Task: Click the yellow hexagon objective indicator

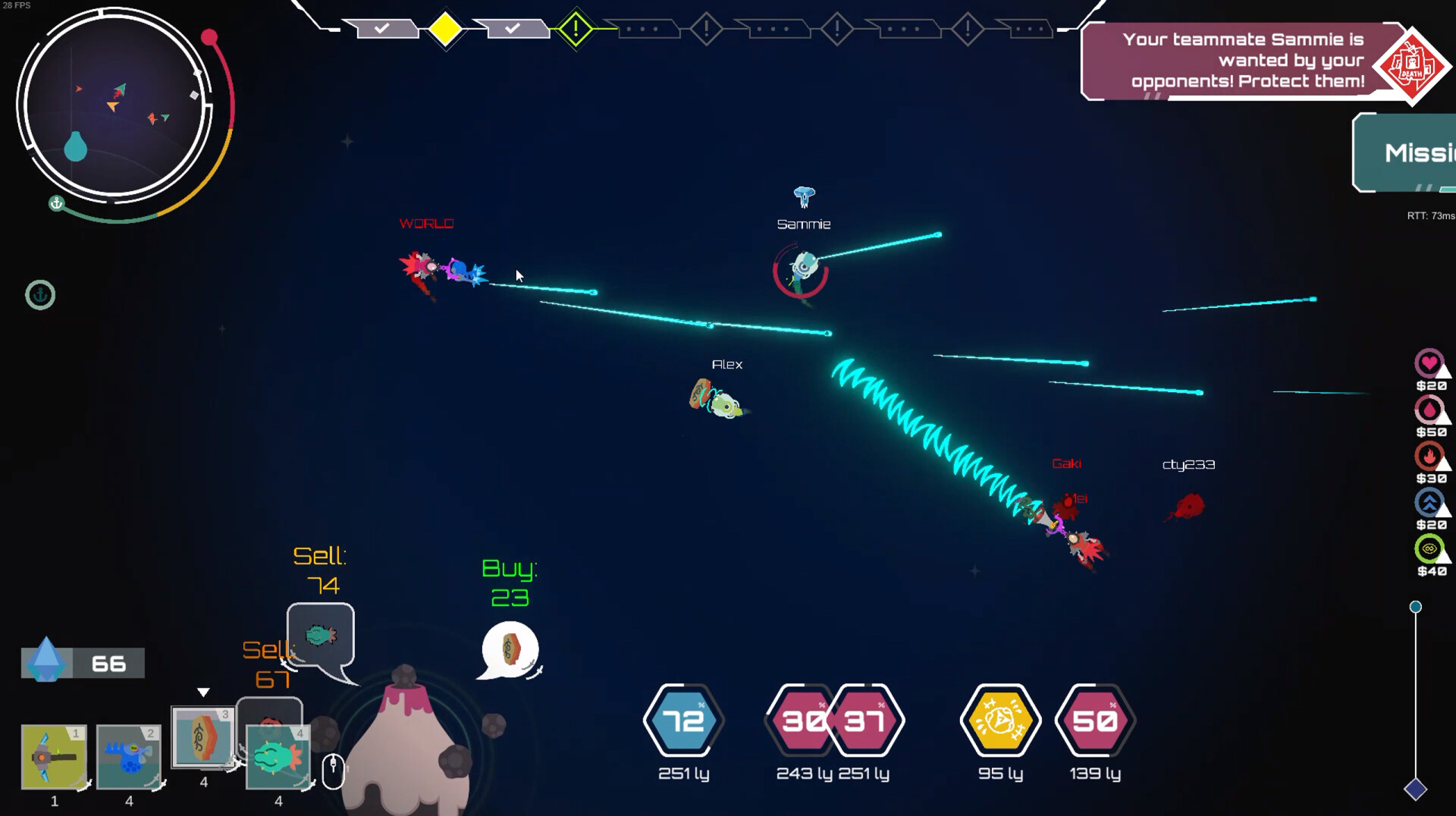Action: pos(1000,720)
